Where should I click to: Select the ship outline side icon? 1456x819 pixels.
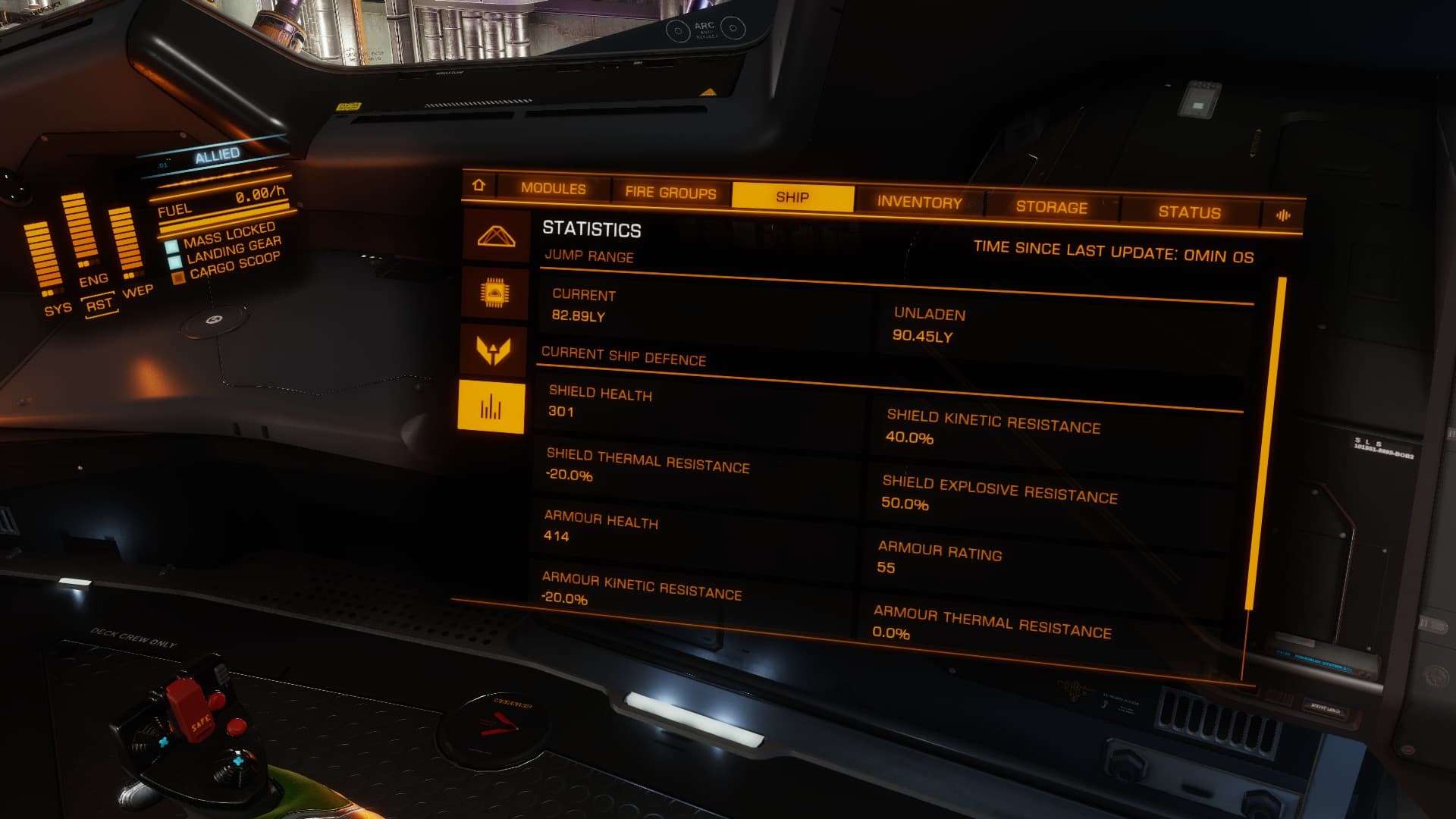pos(496,237)
